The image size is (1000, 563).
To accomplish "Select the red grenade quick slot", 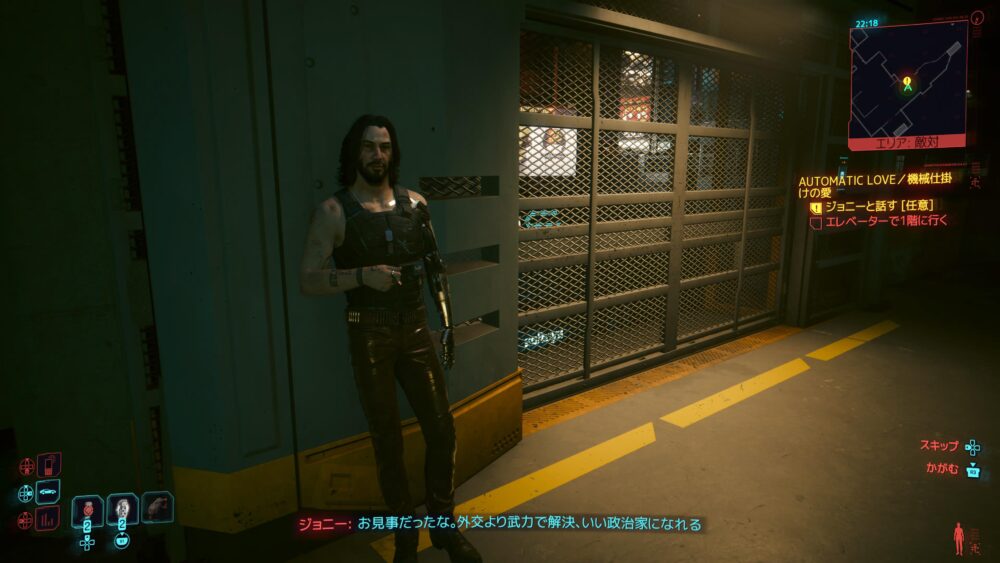I will [88, 510].
